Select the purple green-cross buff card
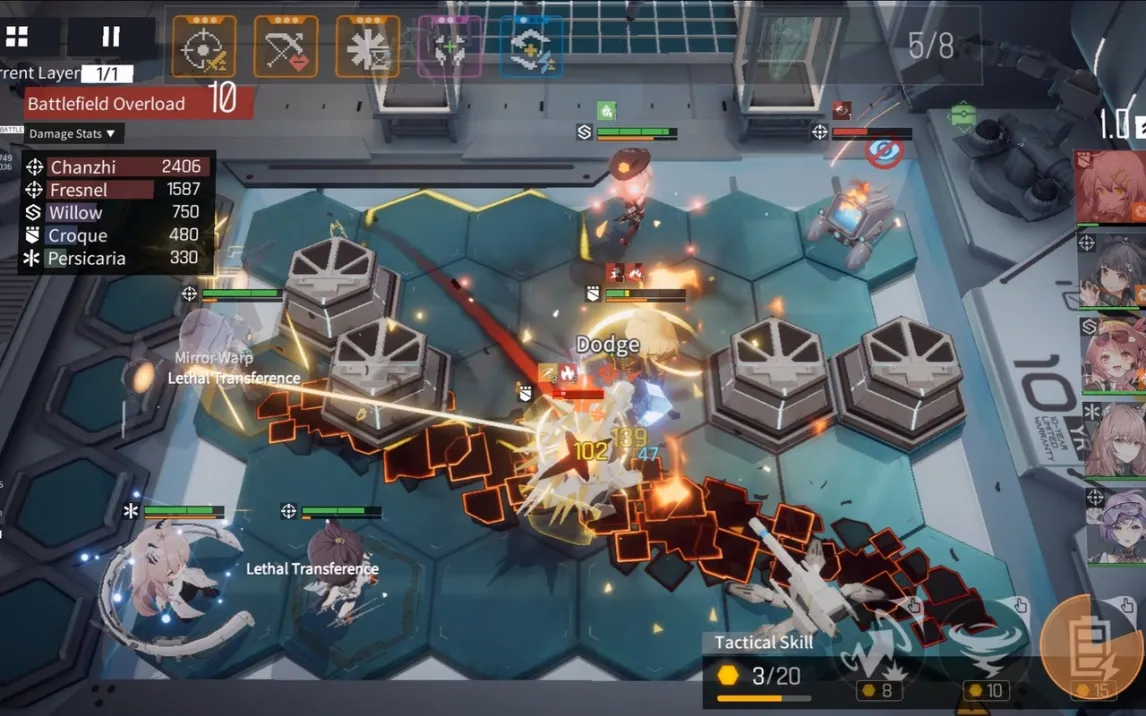This screenshot has width=1146, height=716. (x=449, y=46)
